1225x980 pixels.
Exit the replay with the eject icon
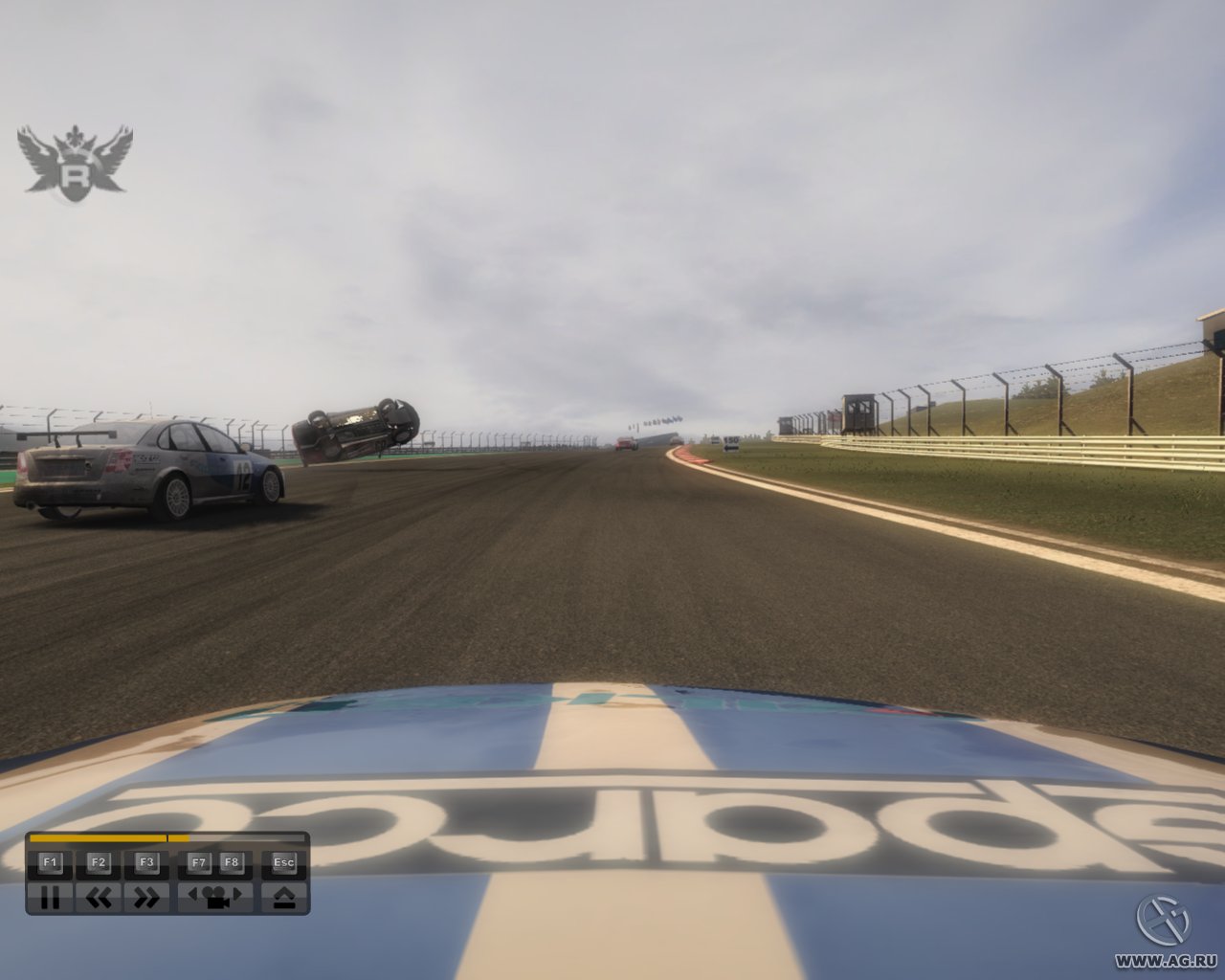click(283, 898)
